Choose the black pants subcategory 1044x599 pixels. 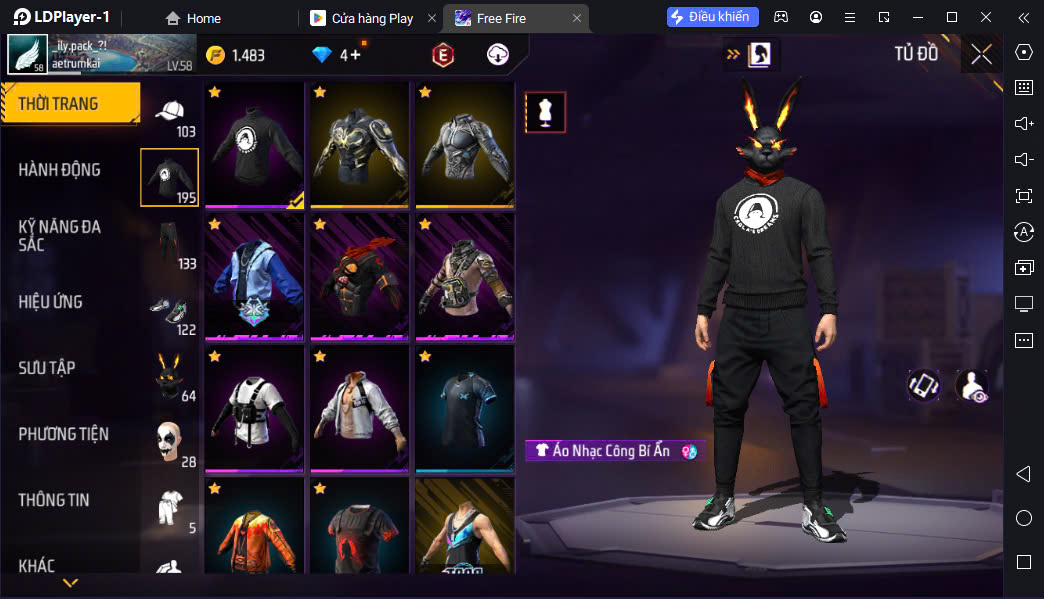(169, 243)
